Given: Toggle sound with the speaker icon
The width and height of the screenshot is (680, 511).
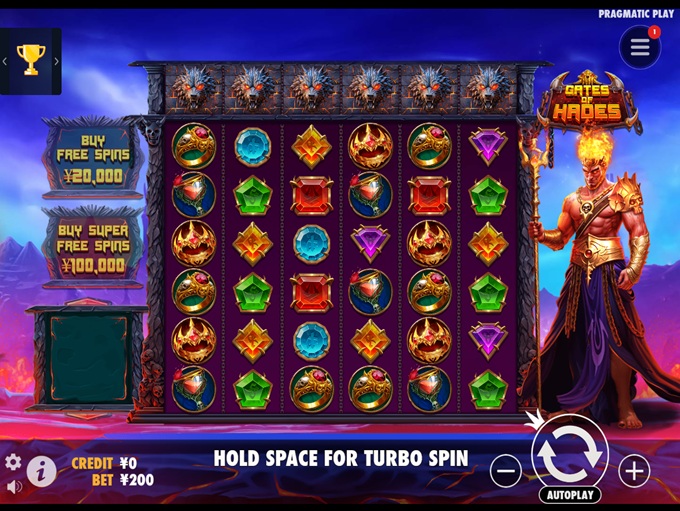Looking at the screenshot, I should [13, 487].
